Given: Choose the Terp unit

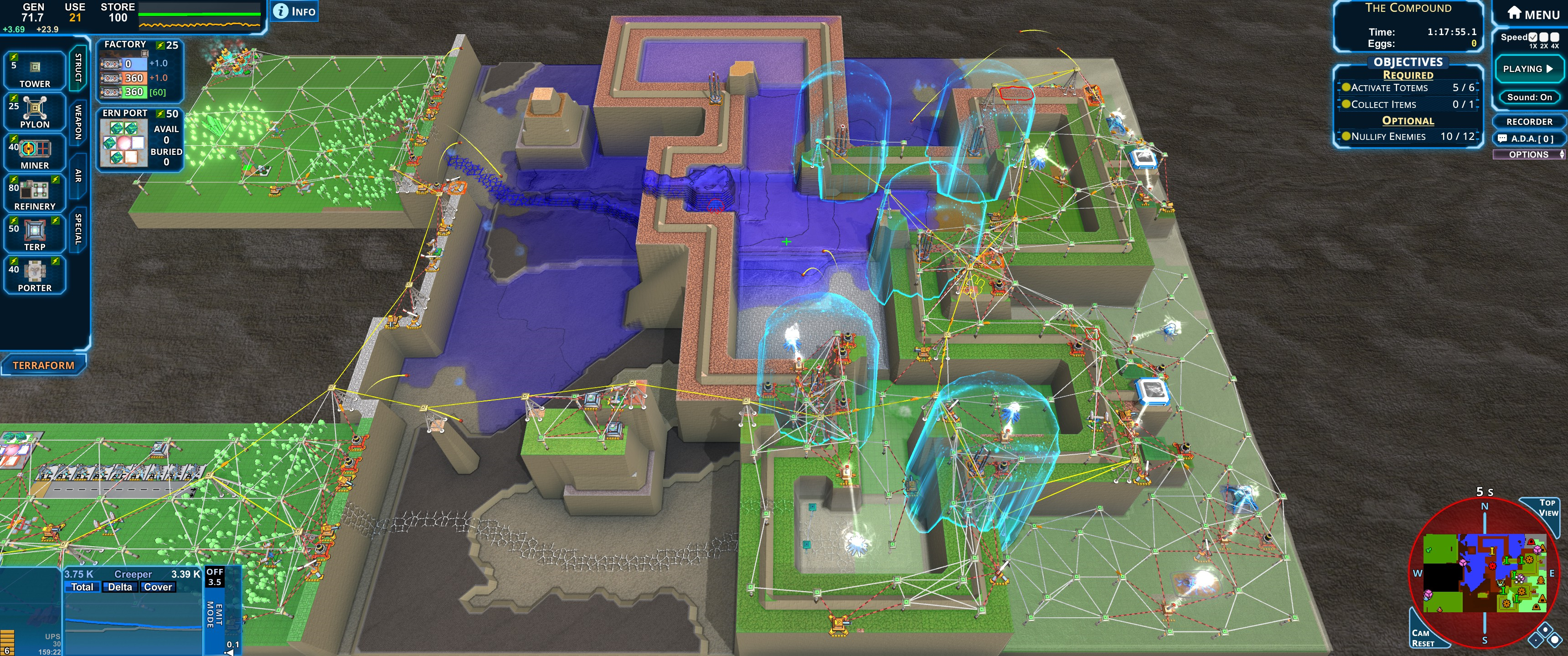Looking at the screenshot, I should click(35, 234).
